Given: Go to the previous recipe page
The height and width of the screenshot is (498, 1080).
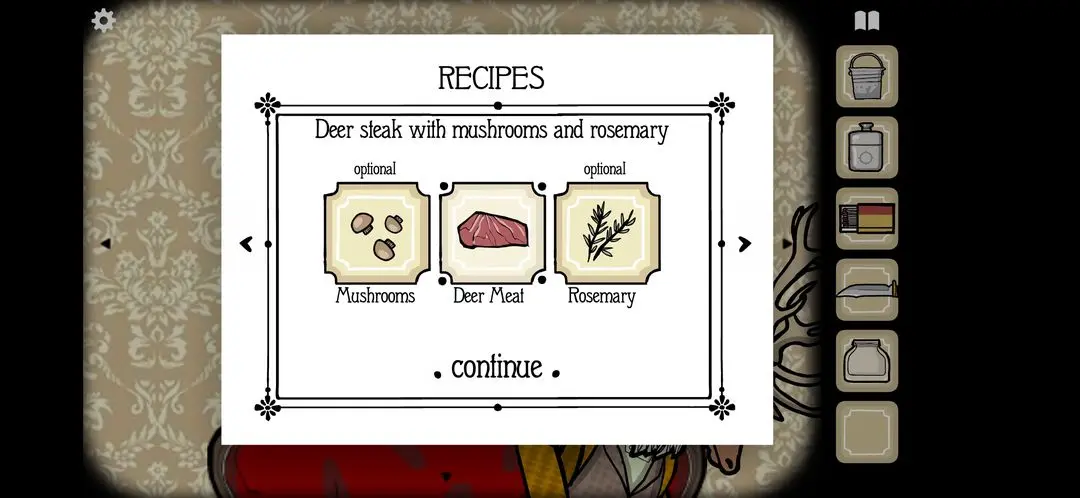Looking at the screenshot, I should pyautogui.click(x=247, y=244).
